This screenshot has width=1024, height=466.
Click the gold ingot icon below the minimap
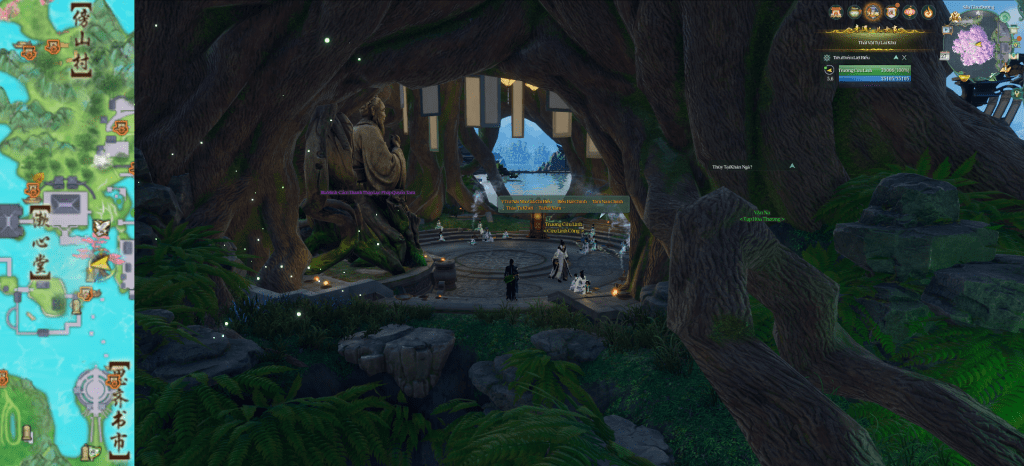click(964, 78)
